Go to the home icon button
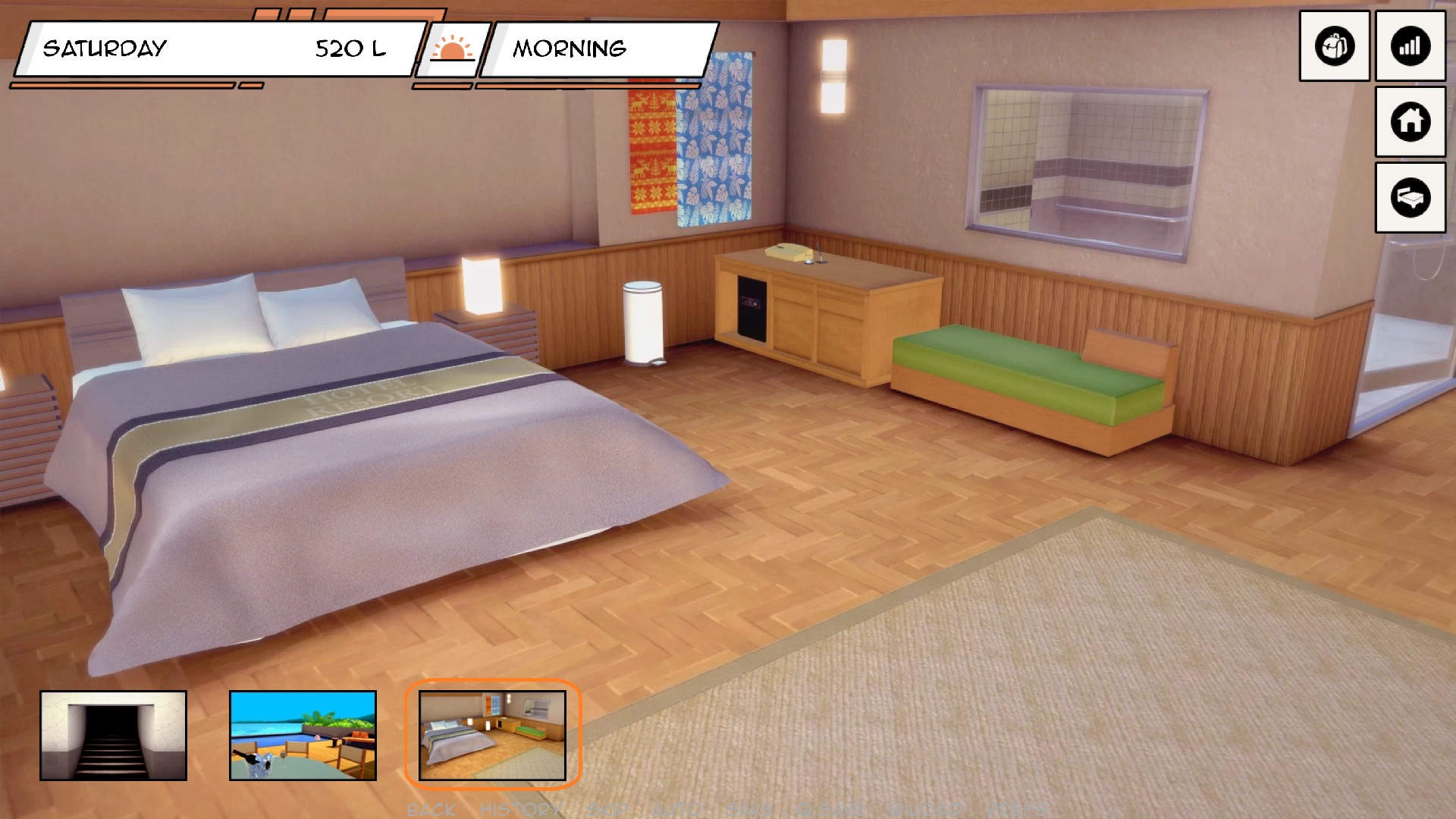This screenshot has height=819, width=1456. click(1410, 121)
